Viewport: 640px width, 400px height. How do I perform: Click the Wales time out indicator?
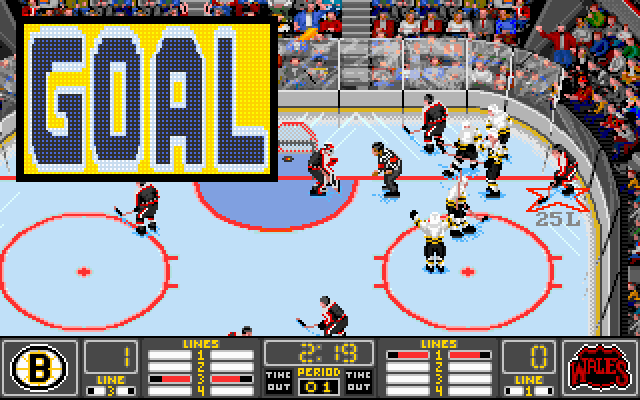[359, 382]
